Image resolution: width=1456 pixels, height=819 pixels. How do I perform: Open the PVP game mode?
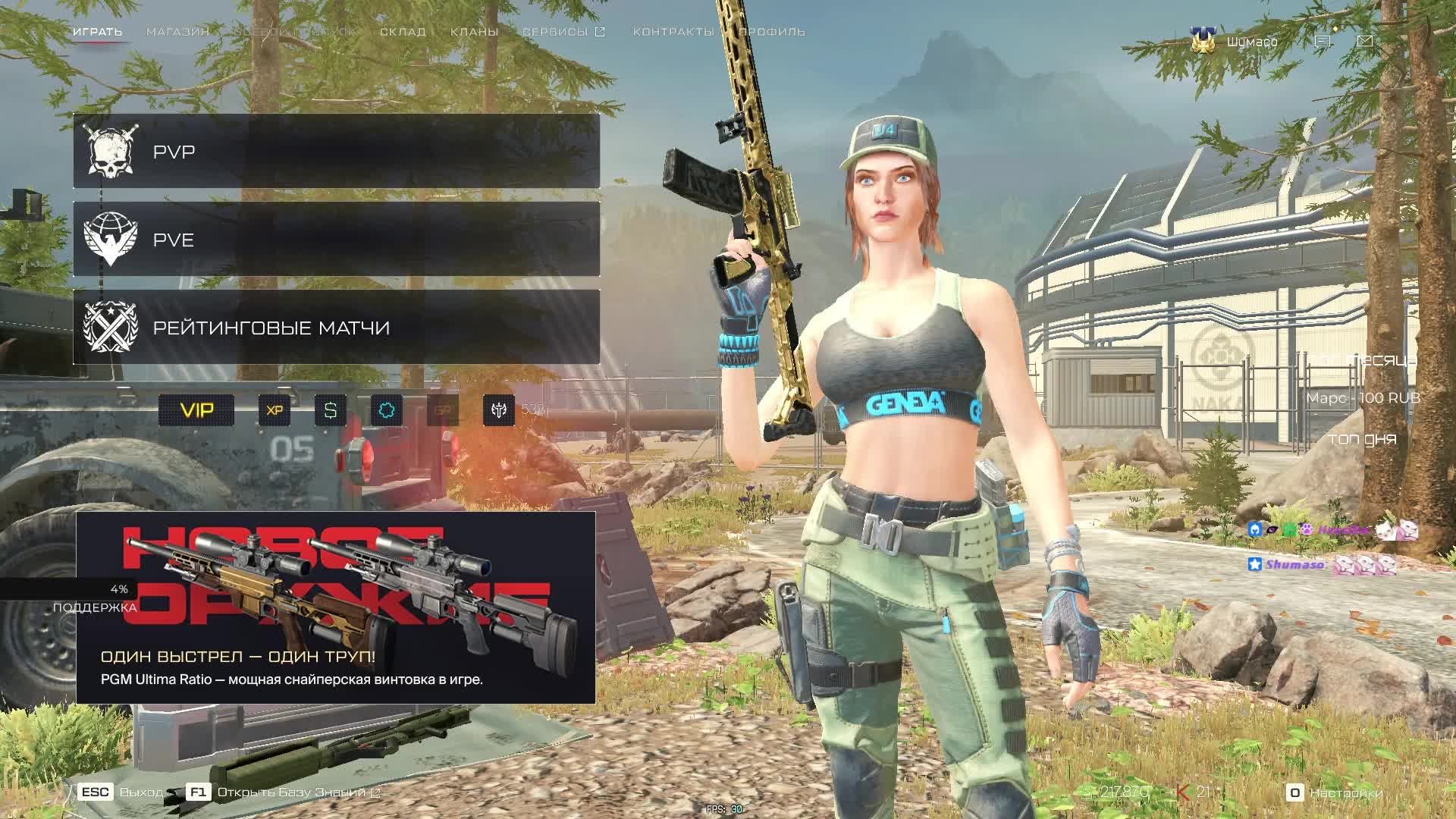click(x=336, y=152)
